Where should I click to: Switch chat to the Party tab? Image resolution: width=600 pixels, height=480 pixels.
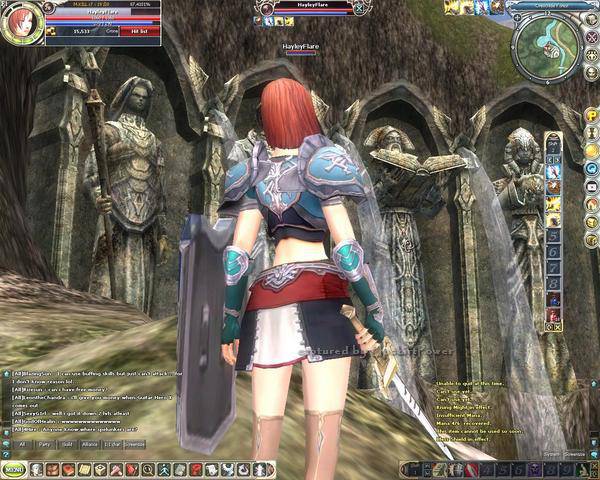coord(44,443)
